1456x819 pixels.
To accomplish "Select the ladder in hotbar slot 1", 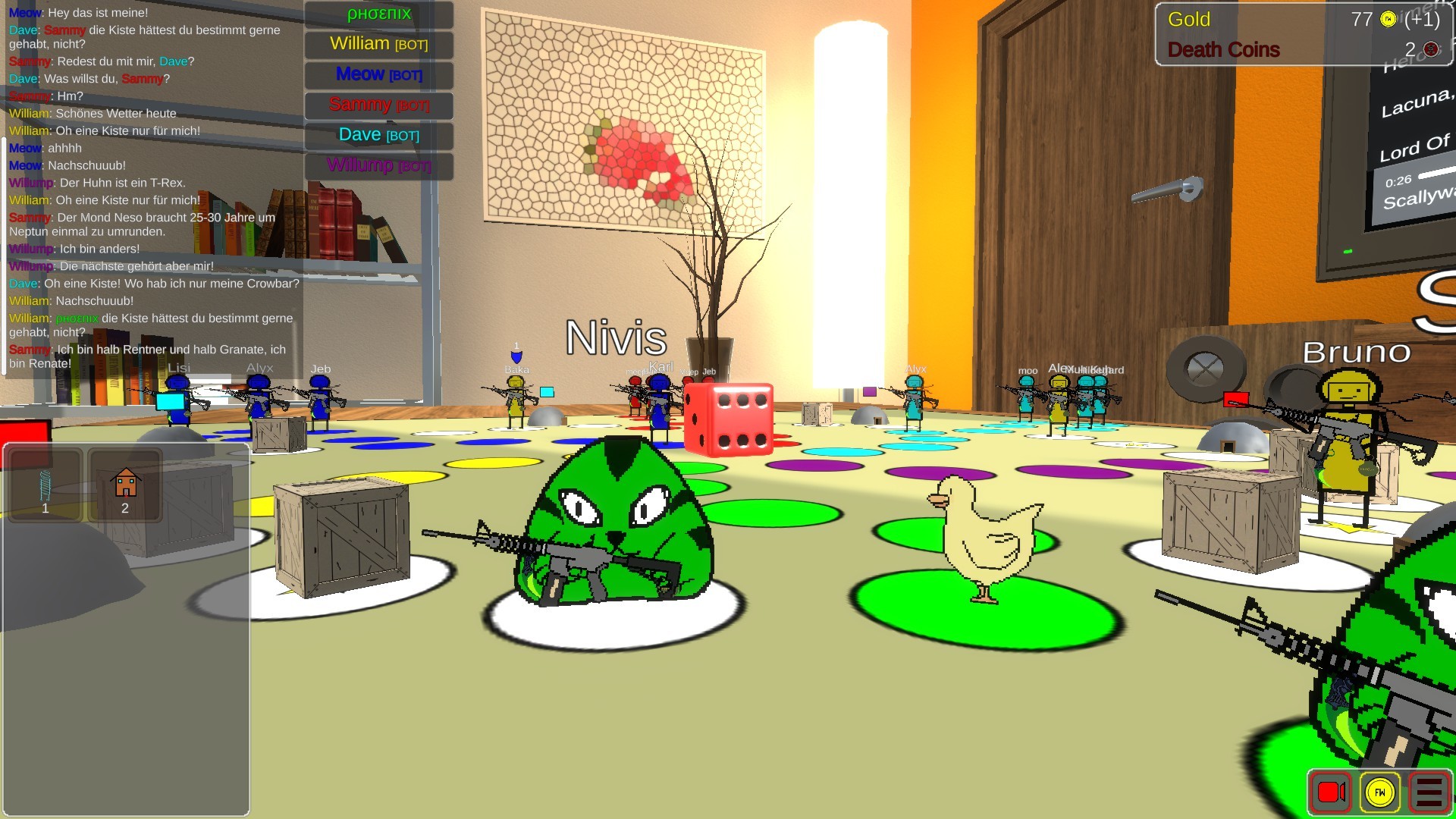I will pyautogui.click(x=45, y=484).
